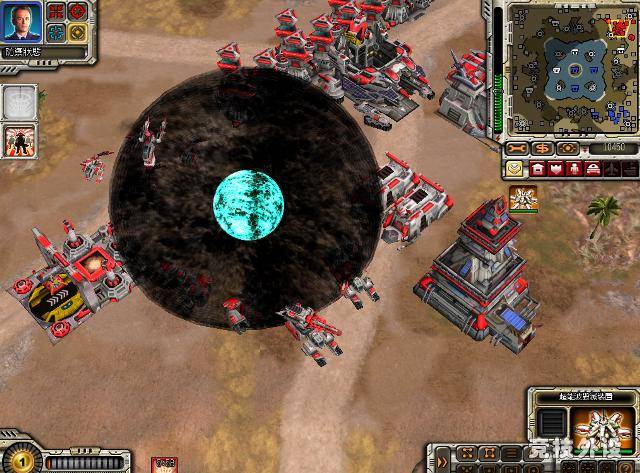Screen dimensions: 640x473
Task: Toggle the eye-shaped button beside the credits
Action: point(568,147)
